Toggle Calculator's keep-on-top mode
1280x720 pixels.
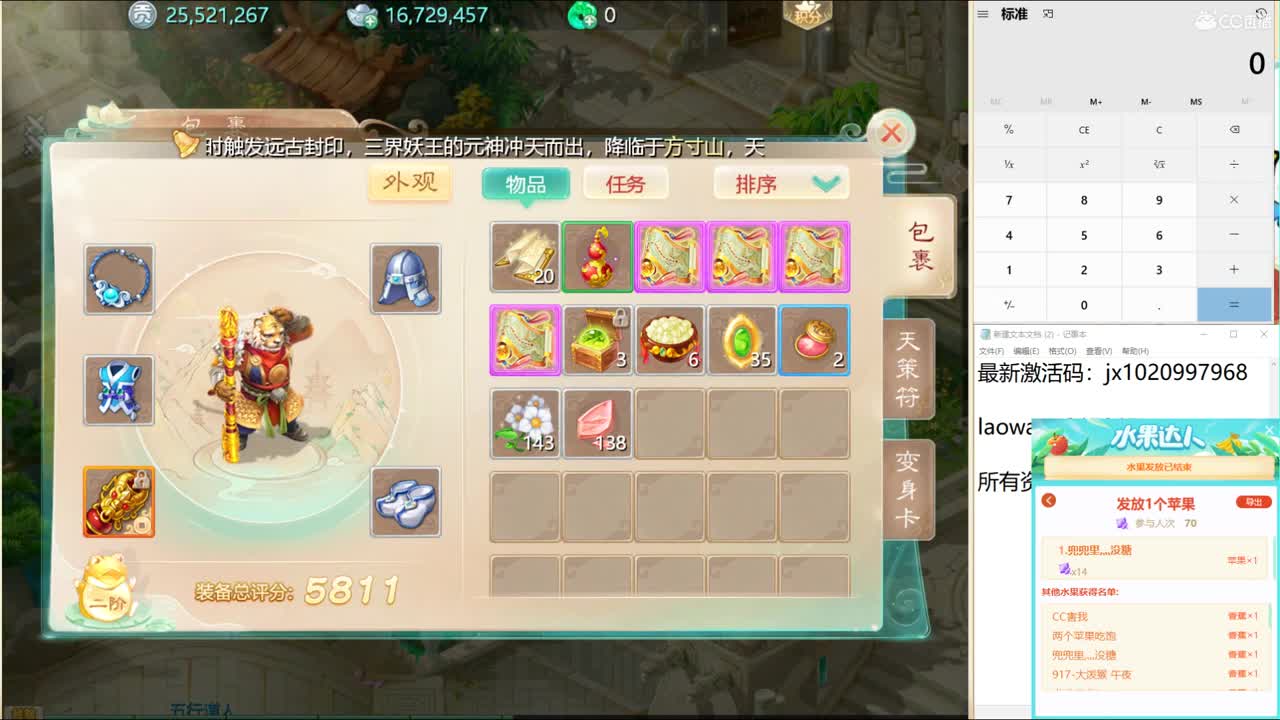(1046, 14)
